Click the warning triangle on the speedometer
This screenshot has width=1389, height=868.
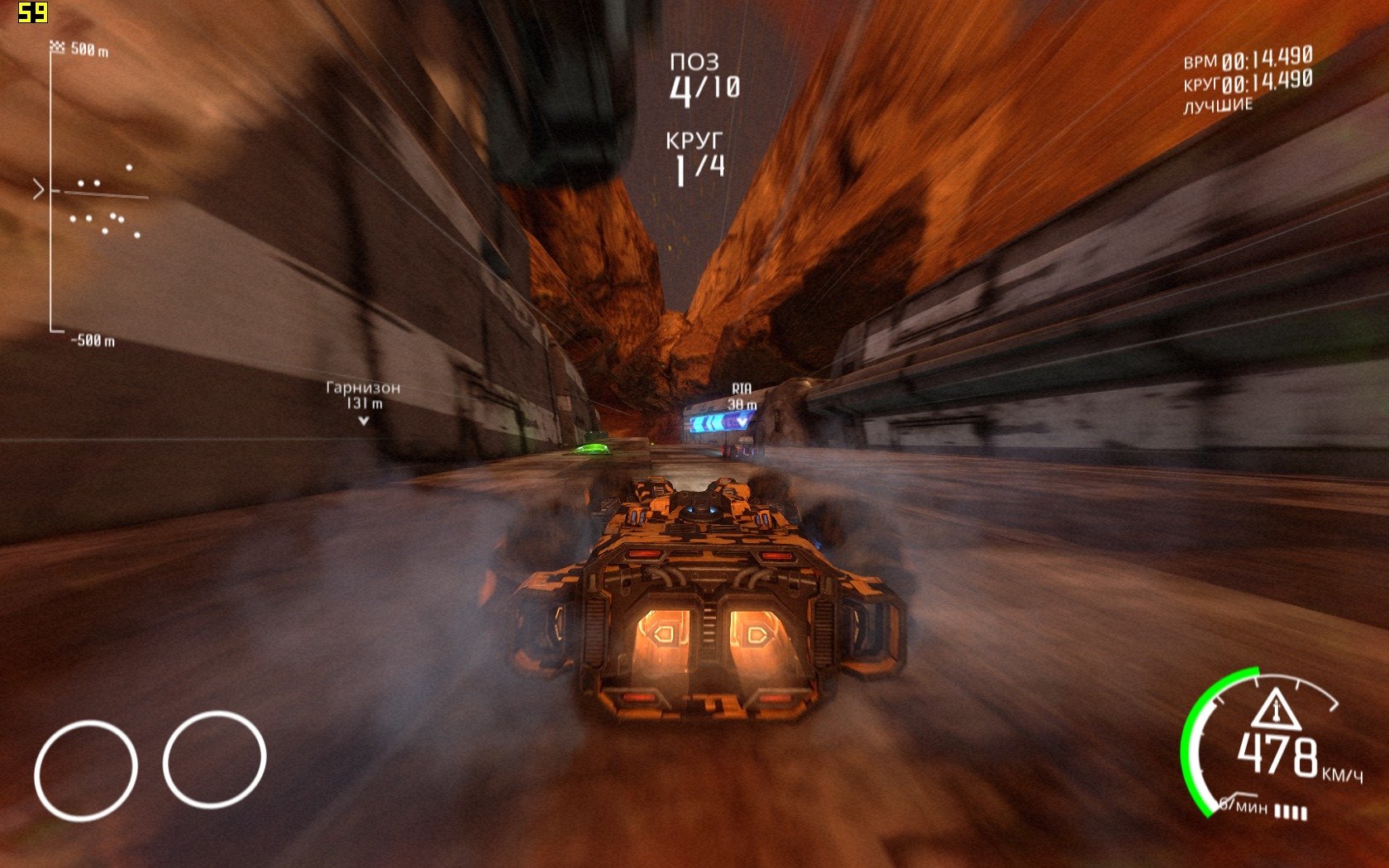1276,709
